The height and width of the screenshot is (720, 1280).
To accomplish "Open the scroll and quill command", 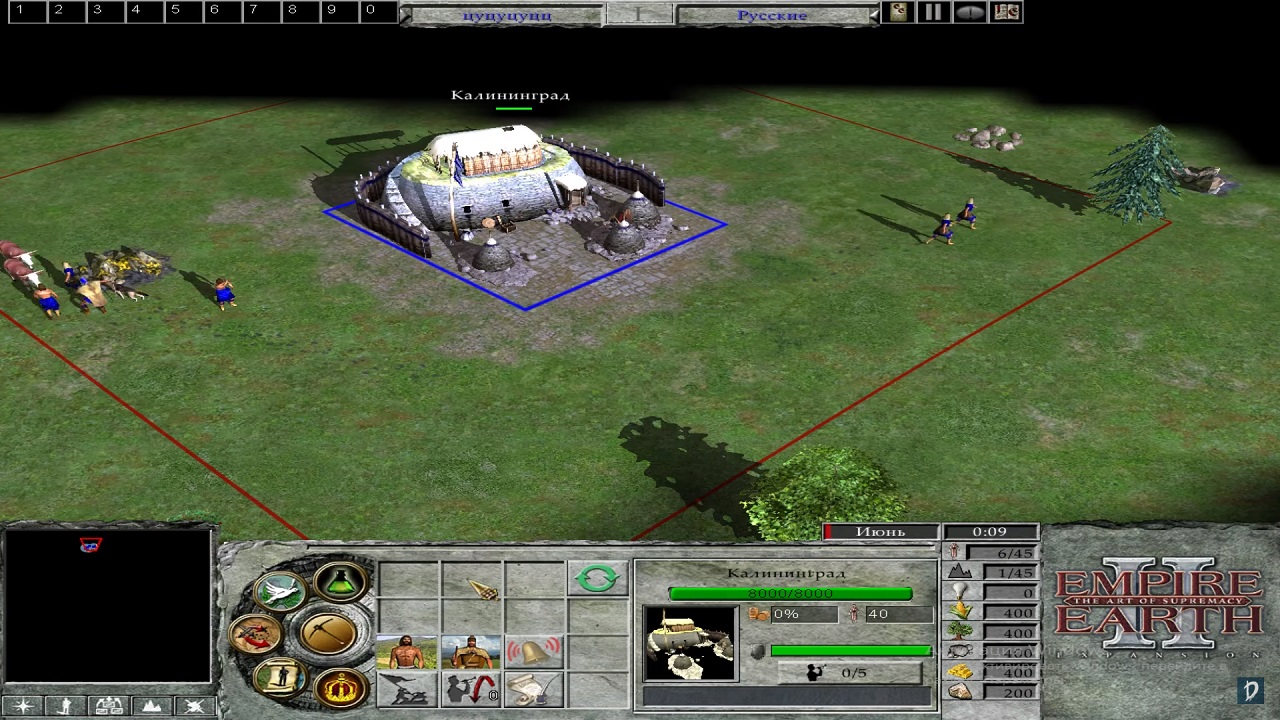I will [533, 689].
